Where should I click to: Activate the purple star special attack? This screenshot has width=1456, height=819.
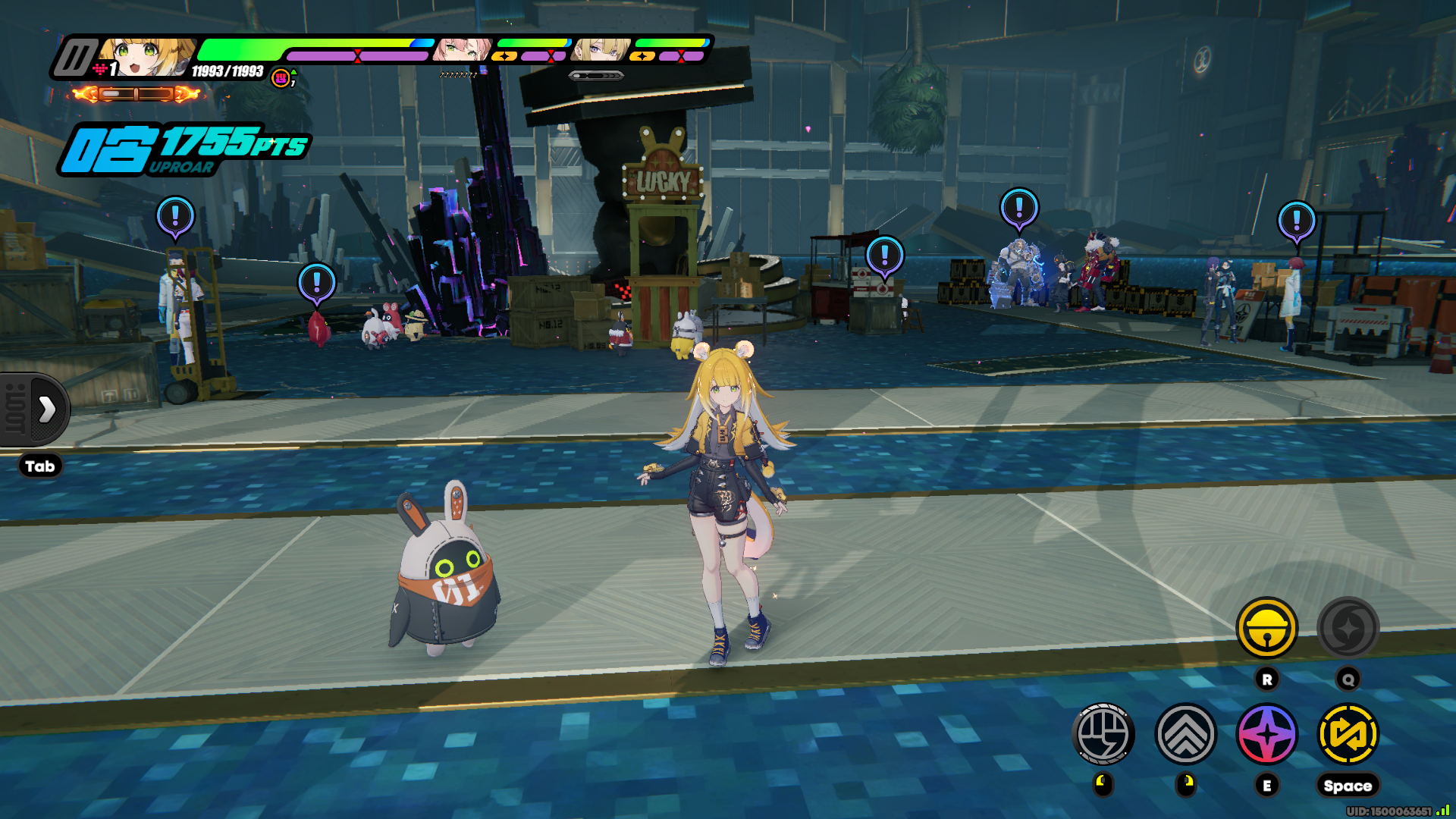[1266, 734]
